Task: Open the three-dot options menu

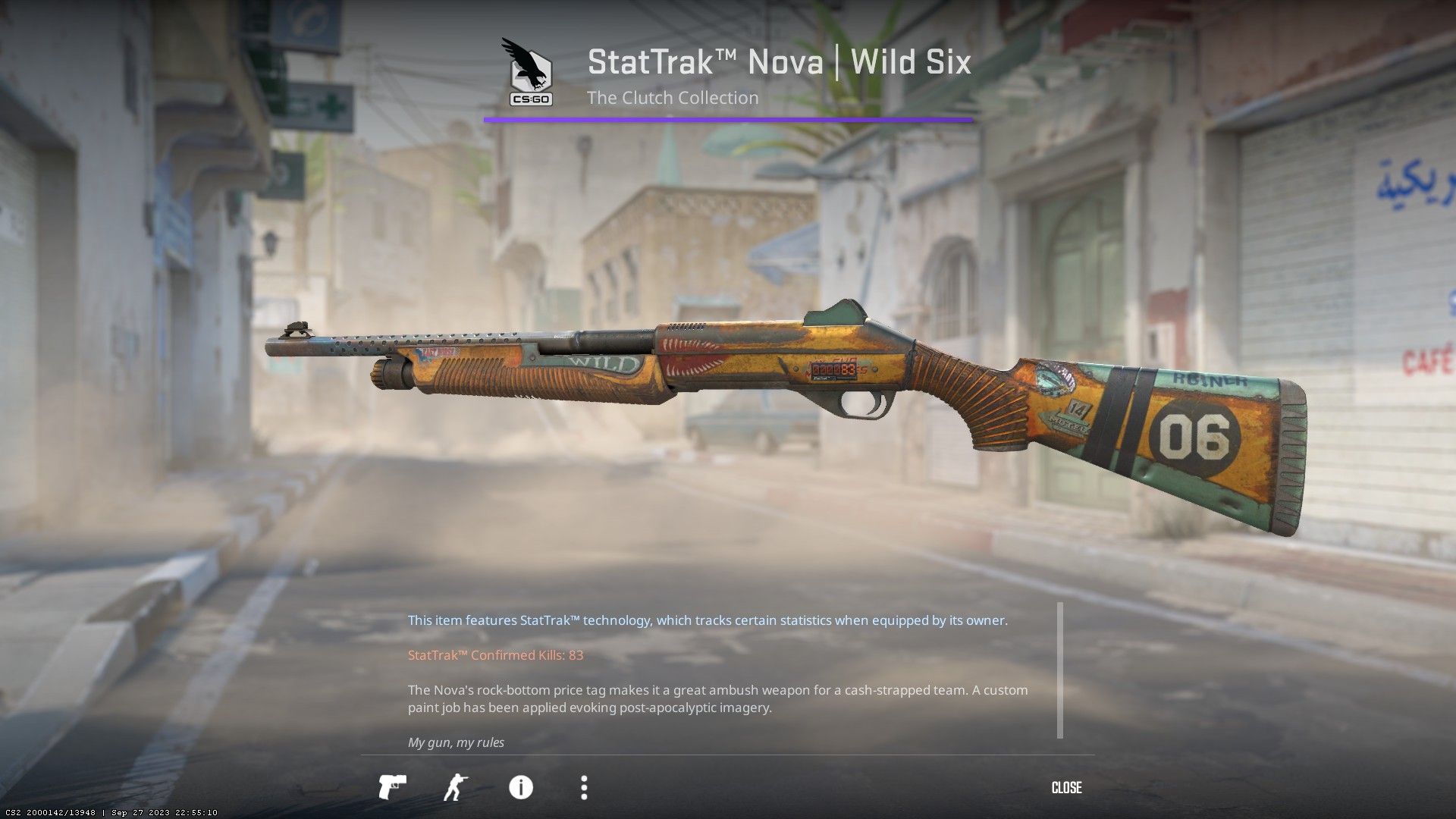Action: coord(584,788)
